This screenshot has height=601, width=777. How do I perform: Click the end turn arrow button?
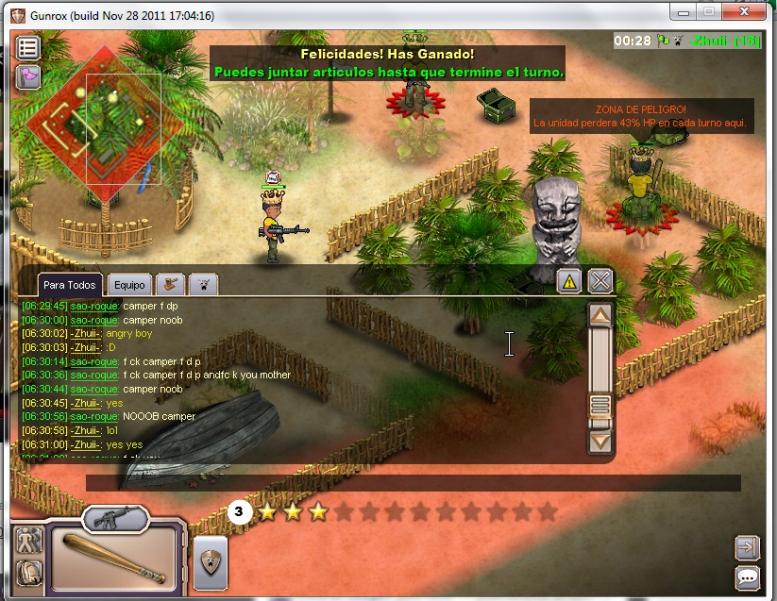[x=746, y=547]
